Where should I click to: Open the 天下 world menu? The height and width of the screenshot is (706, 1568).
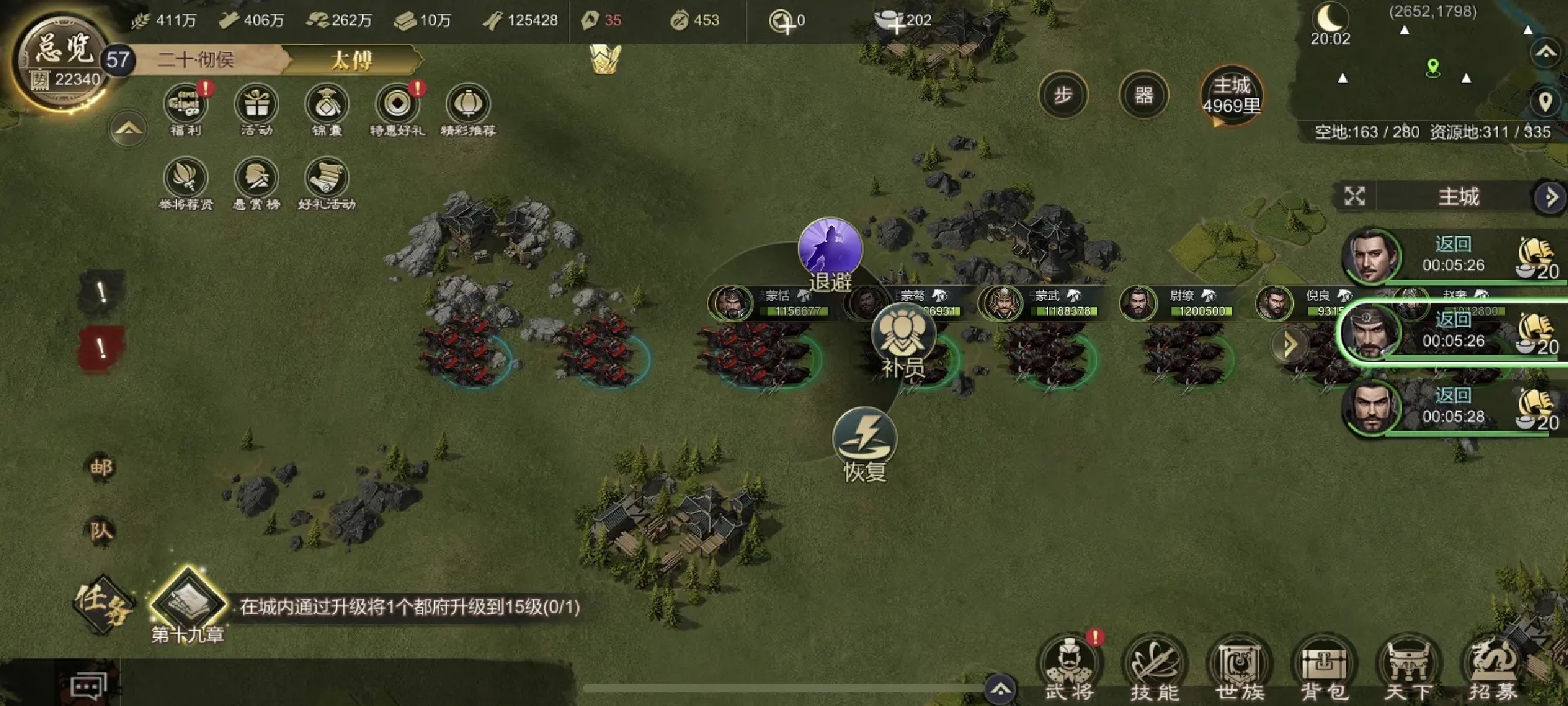[x=1409, y=668]
